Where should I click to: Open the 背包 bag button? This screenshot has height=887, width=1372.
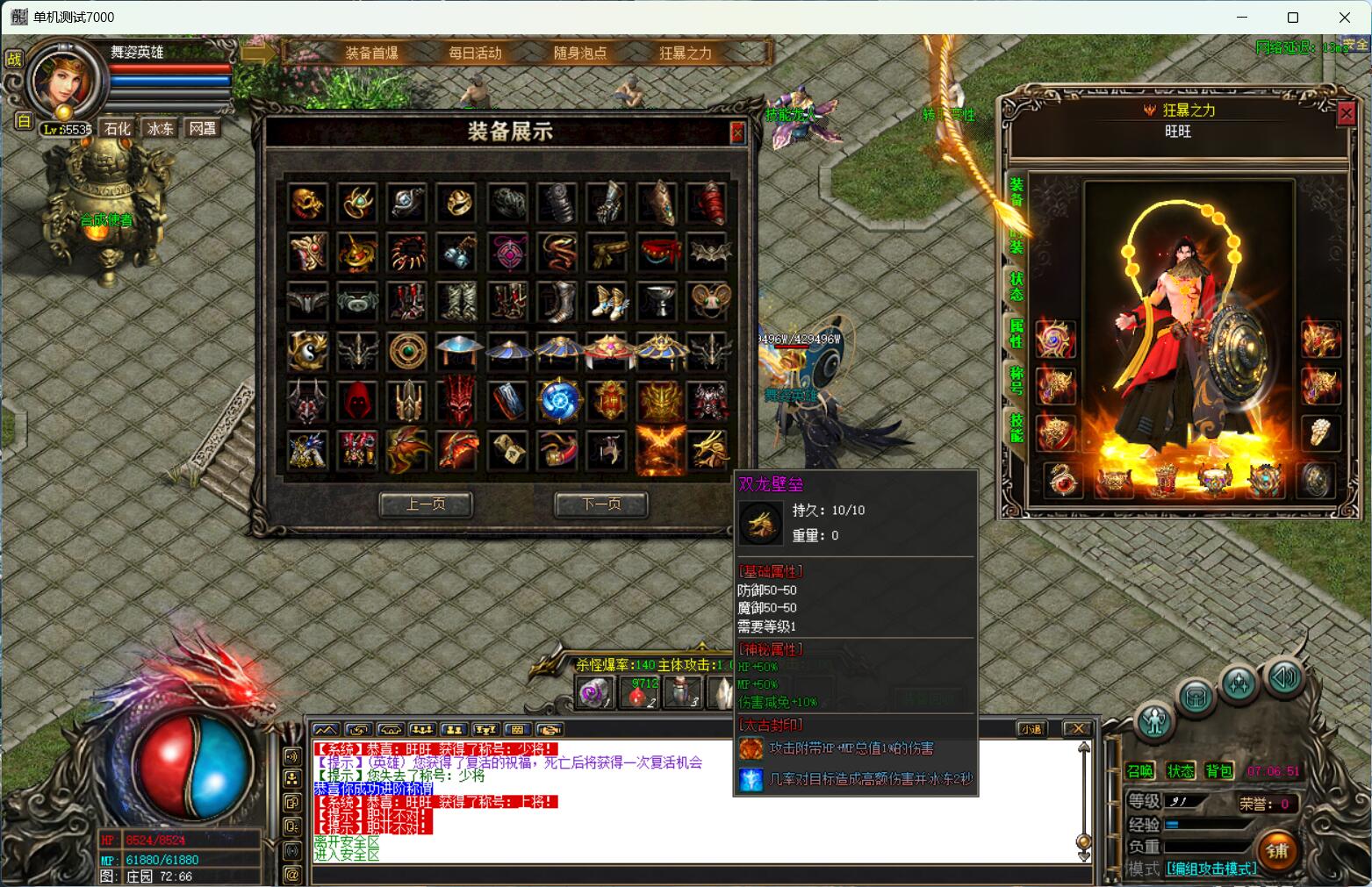click(x=1219, y=771)
